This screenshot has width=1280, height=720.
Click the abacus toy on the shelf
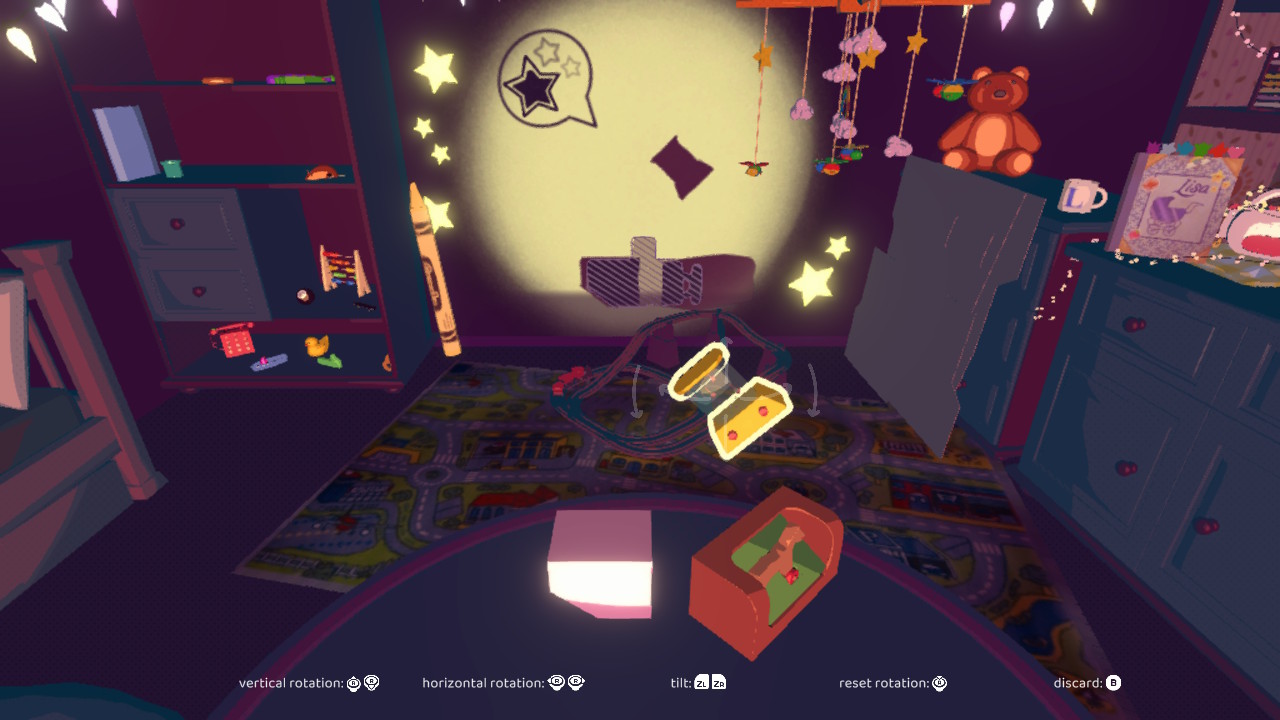[x=343, y=270]
